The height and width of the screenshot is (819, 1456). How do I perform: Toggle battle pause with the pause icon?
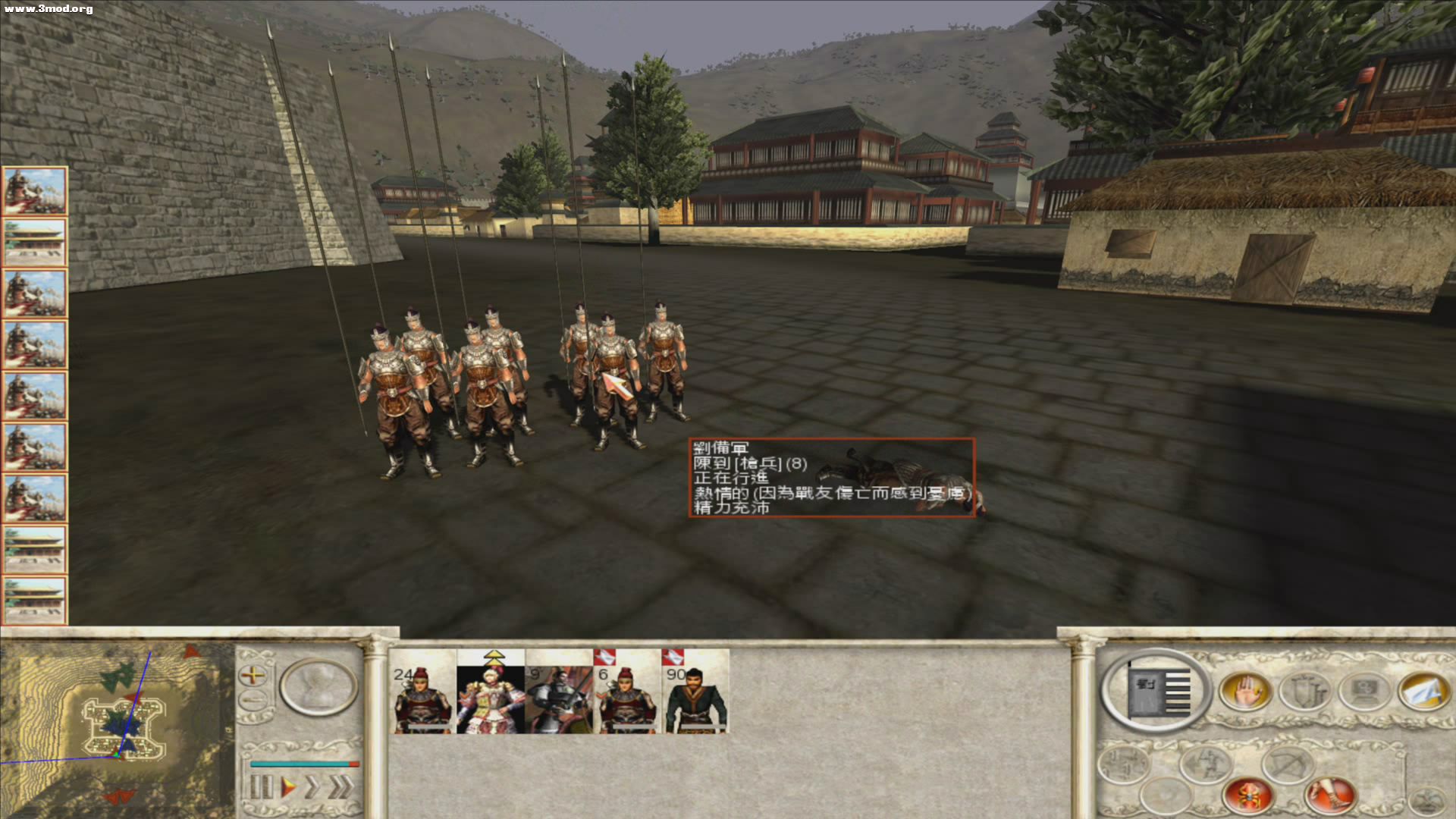262,786
